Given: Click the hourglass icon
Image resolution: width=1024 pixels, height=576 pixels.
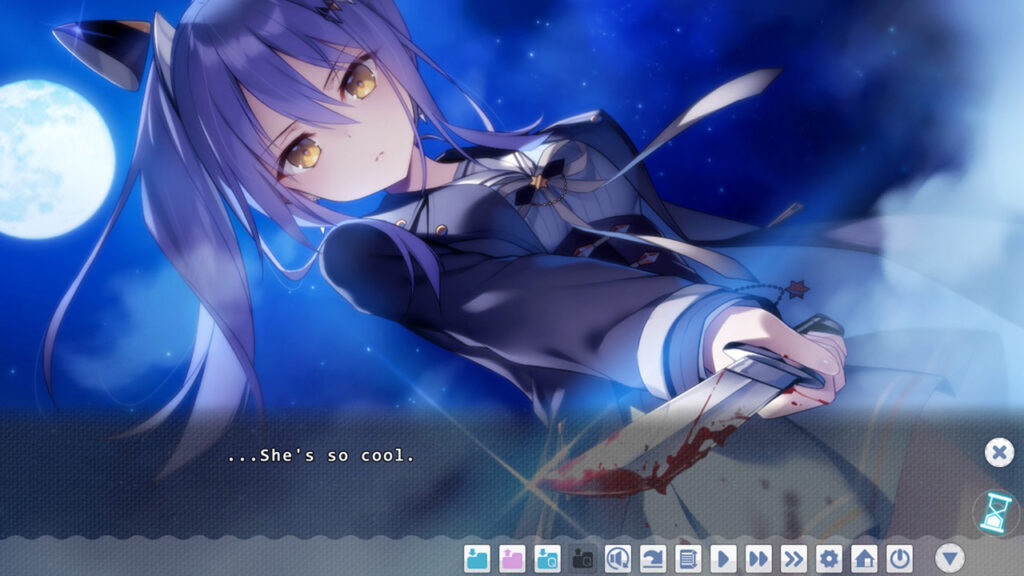Looking at the screenshot, I should point(994,511).
